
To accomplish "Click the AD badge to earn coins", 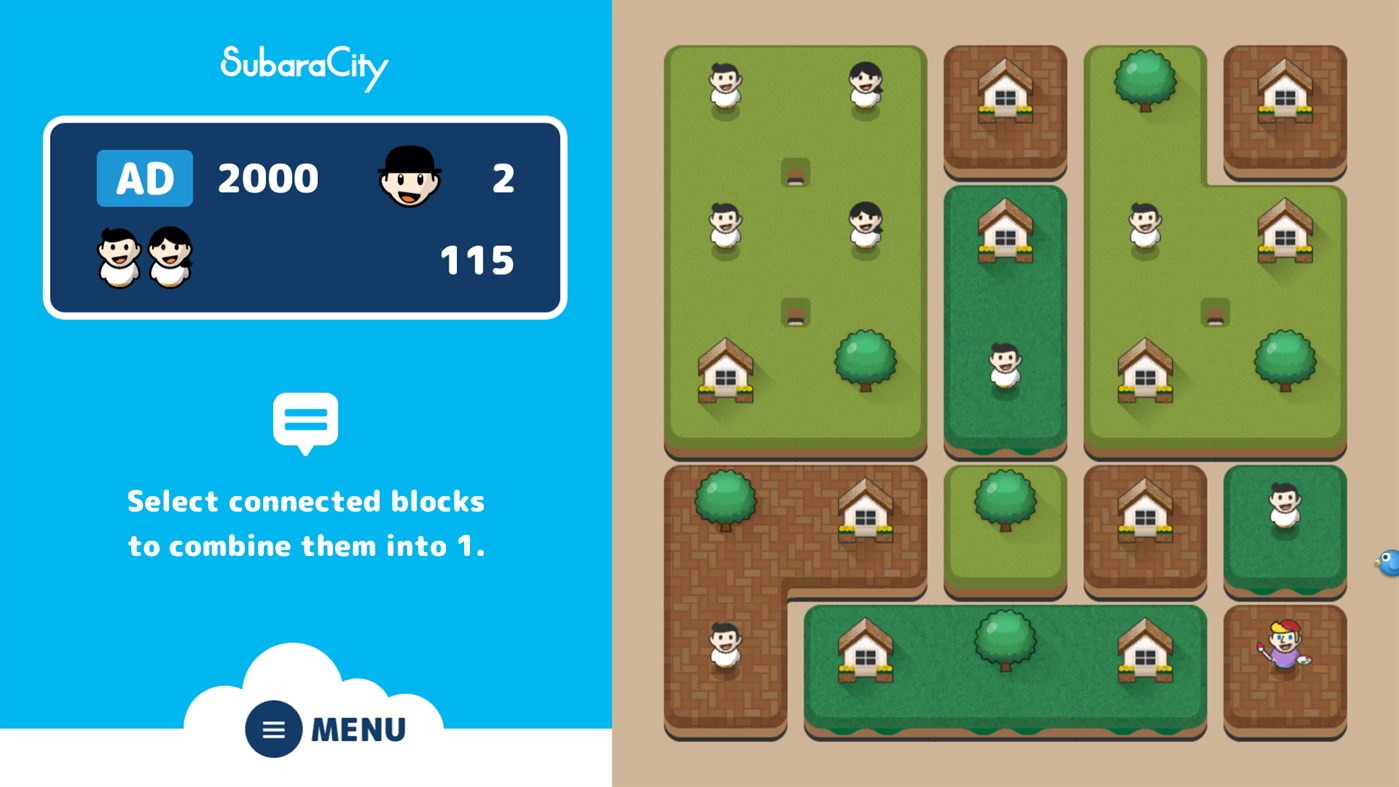I will [x=145, y=177].
